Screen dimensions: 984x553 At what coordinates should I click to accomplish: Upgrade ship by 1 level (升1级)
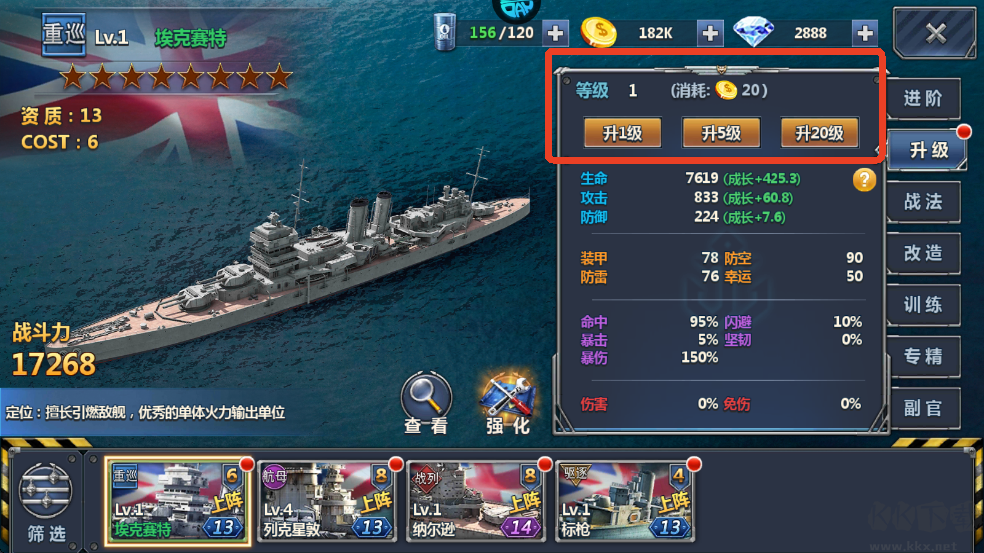tap(622, 133)
